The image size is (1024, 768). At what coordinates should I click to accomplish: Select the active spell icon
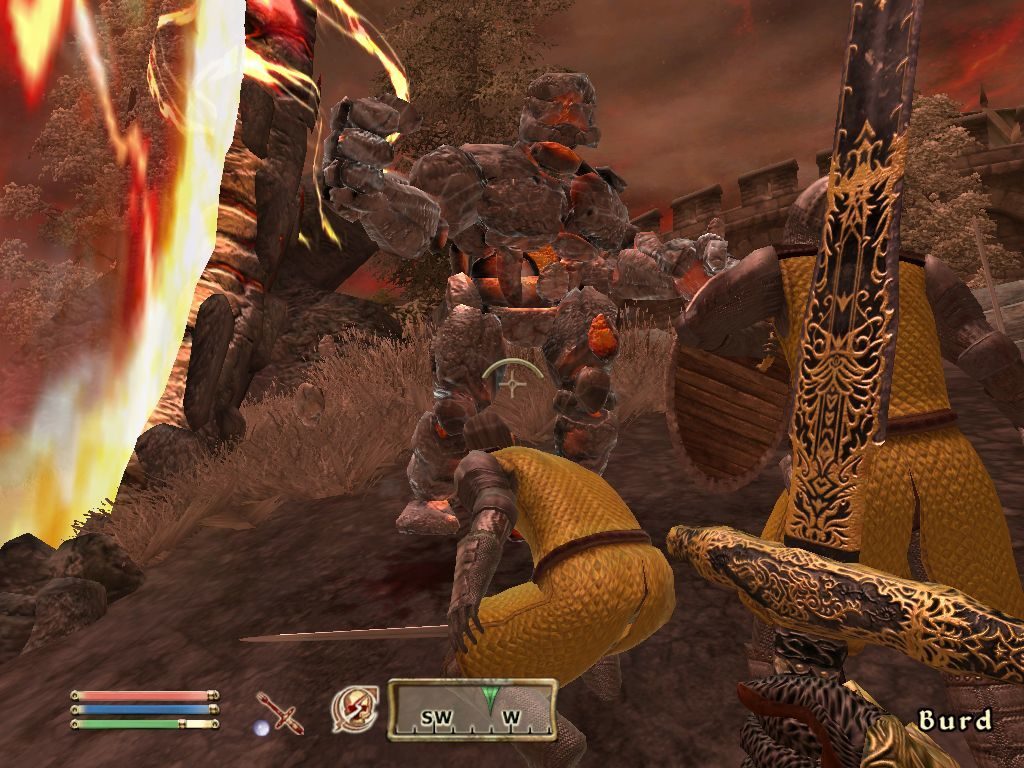(355, 708)
